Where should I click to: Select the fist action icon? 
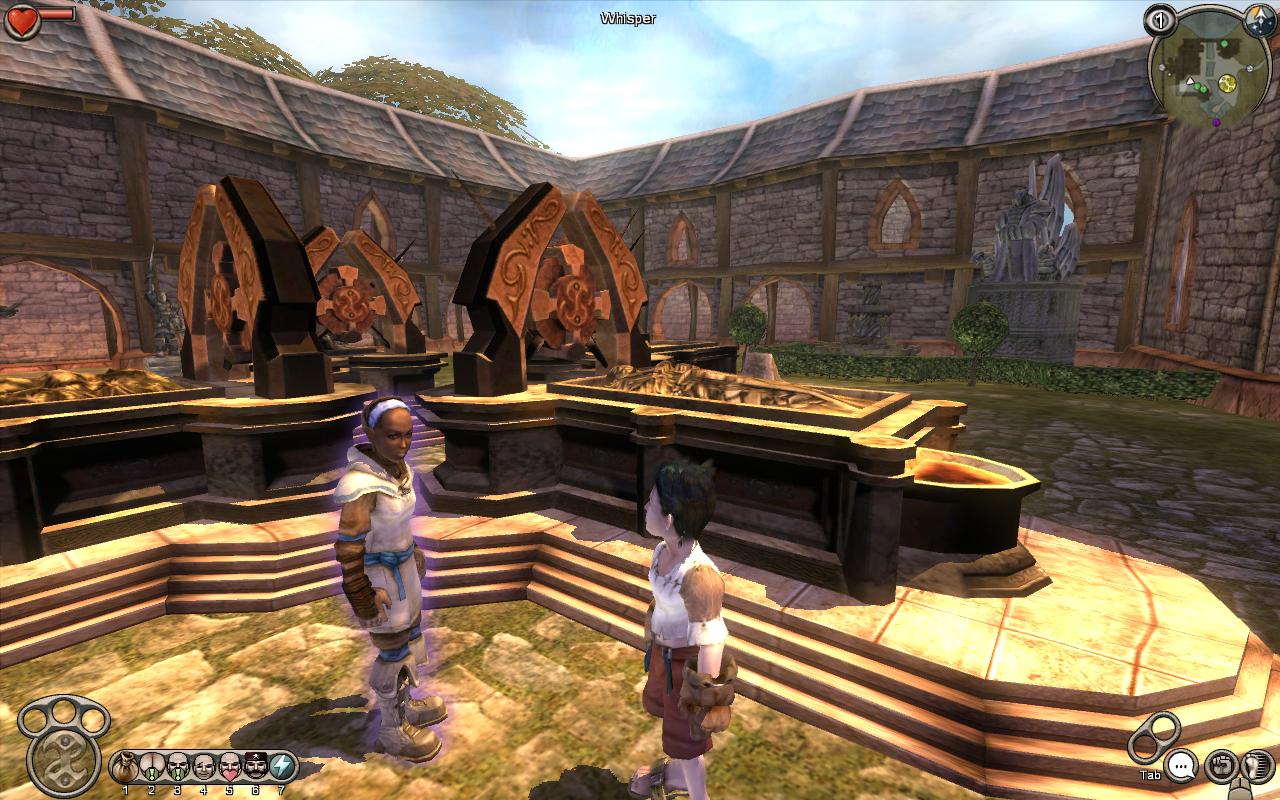click(1219, 767)
